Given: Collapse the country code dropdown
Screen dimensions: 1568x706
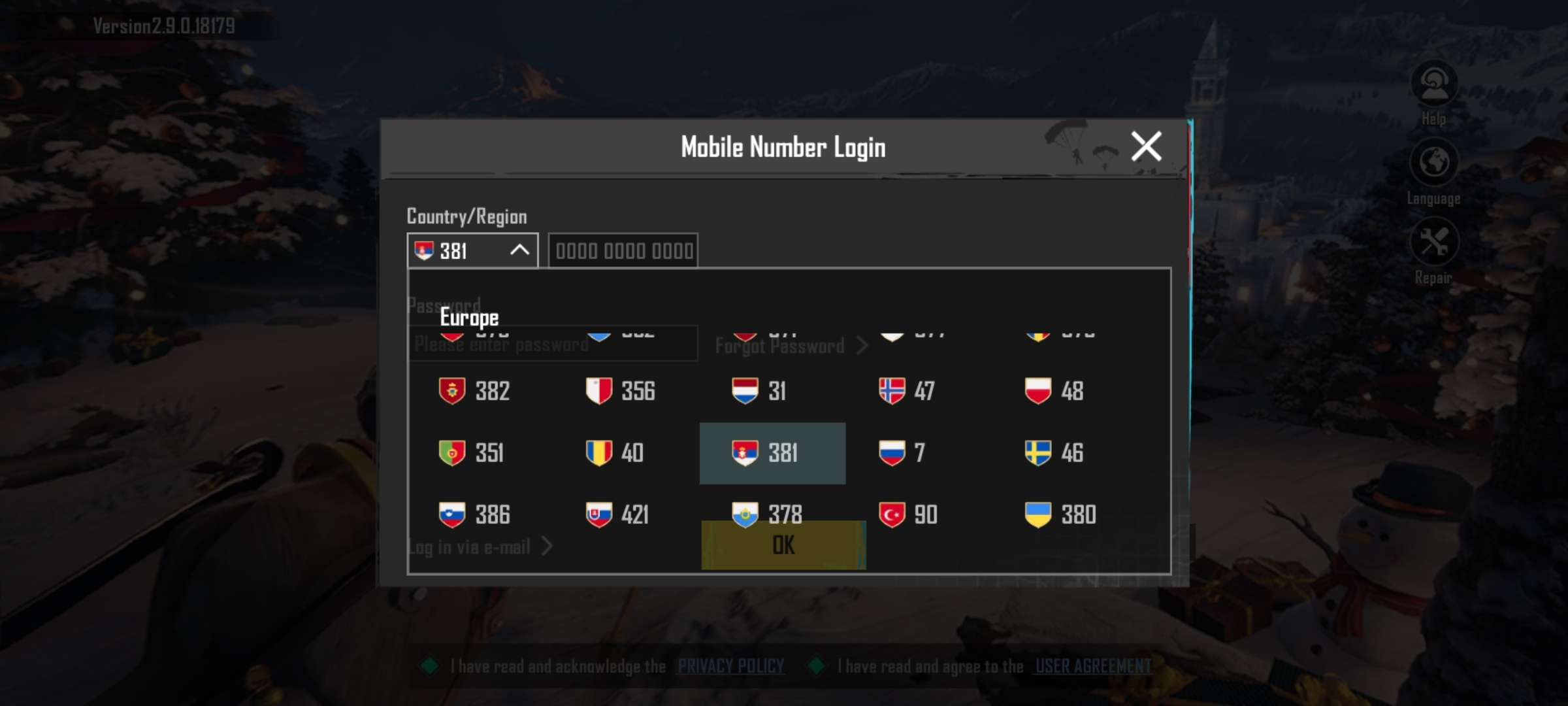Looking at the screenshot, I should pyautogui.click(x=519, y=250).
